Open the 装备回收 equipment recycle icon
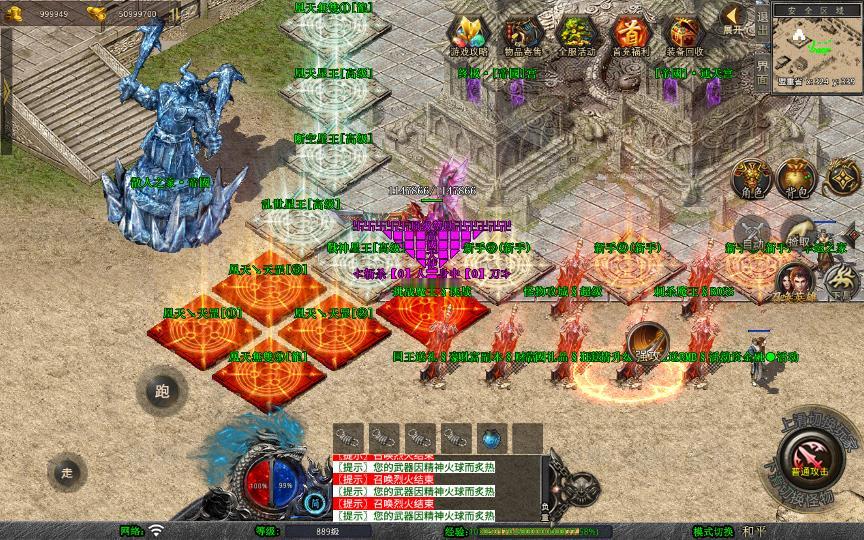The image size is (864, 540). tap(685, 35)
